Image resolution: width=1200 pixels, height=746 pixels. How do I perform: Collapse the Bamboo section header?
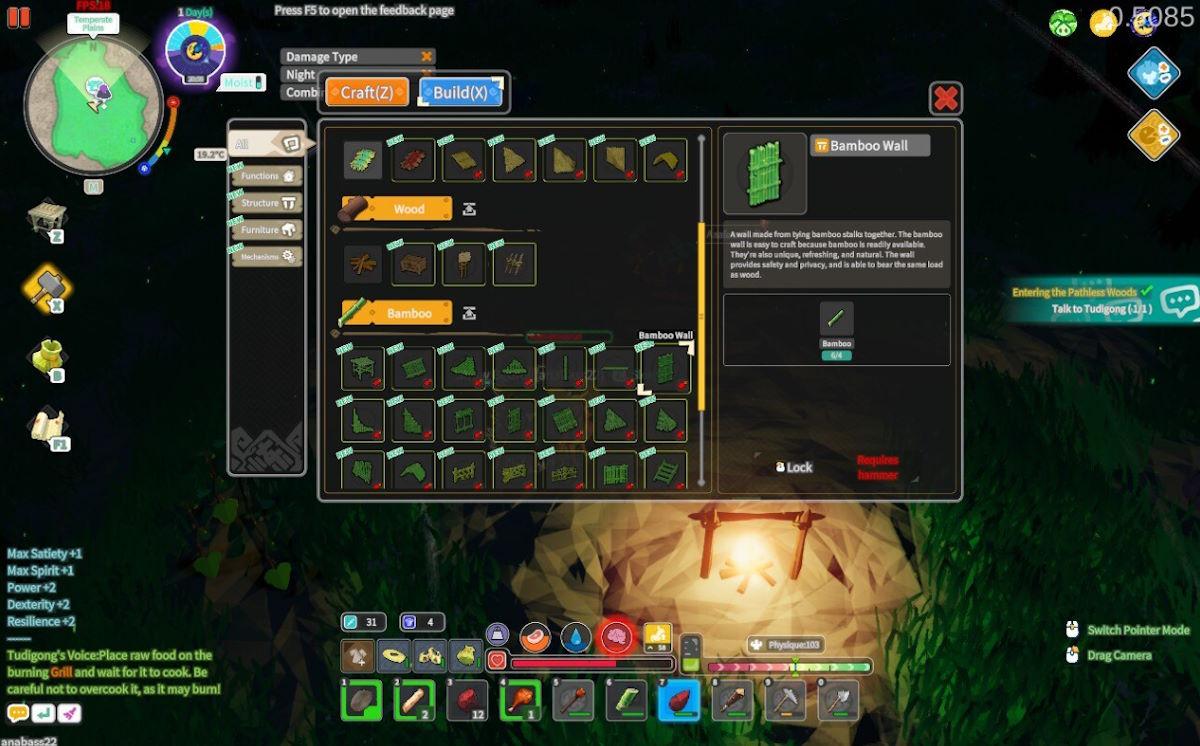point(469,314)
